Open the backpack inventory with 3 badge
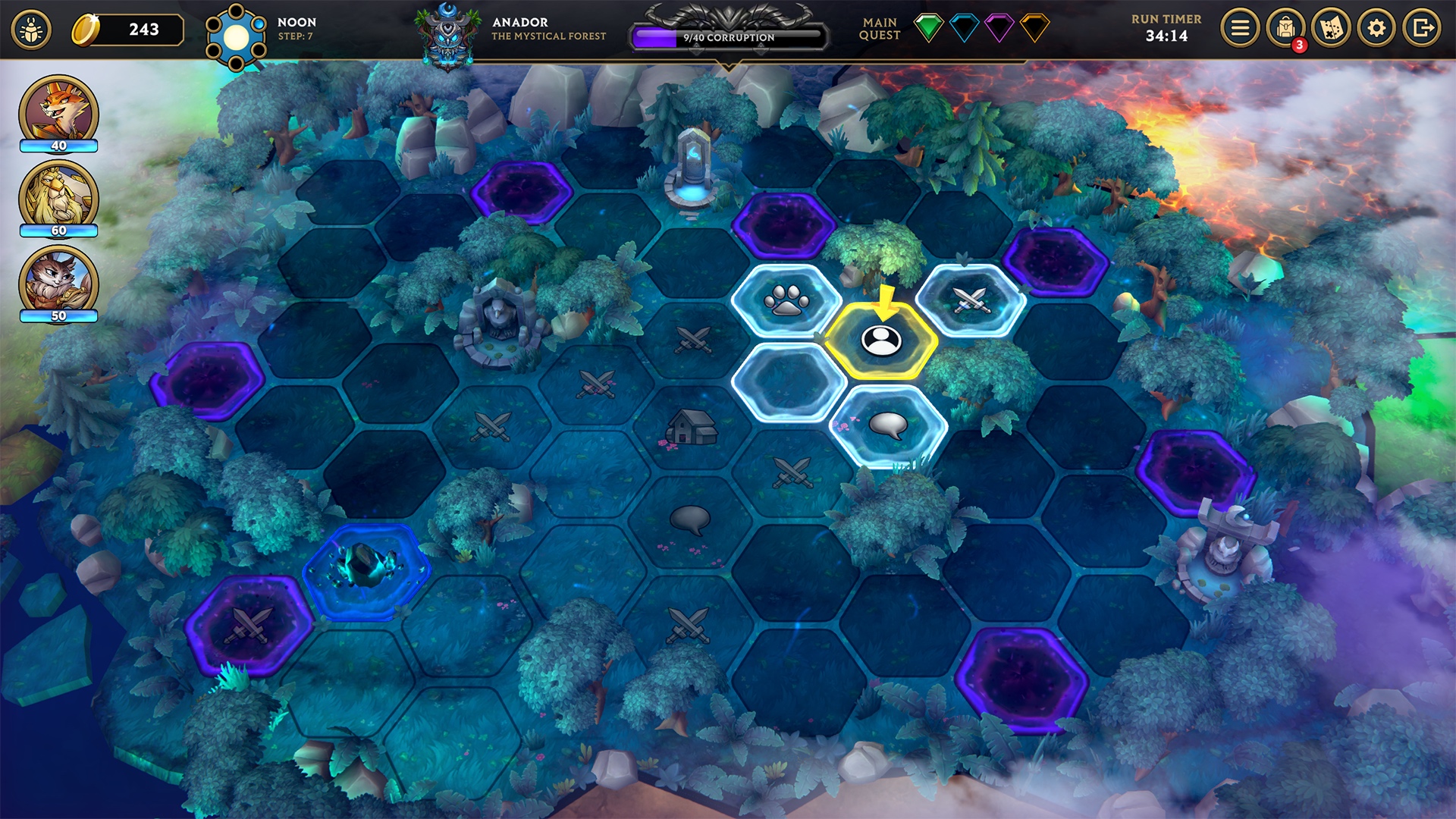1456x819 pixels. pyautogui.click(x=1285, y=29)
